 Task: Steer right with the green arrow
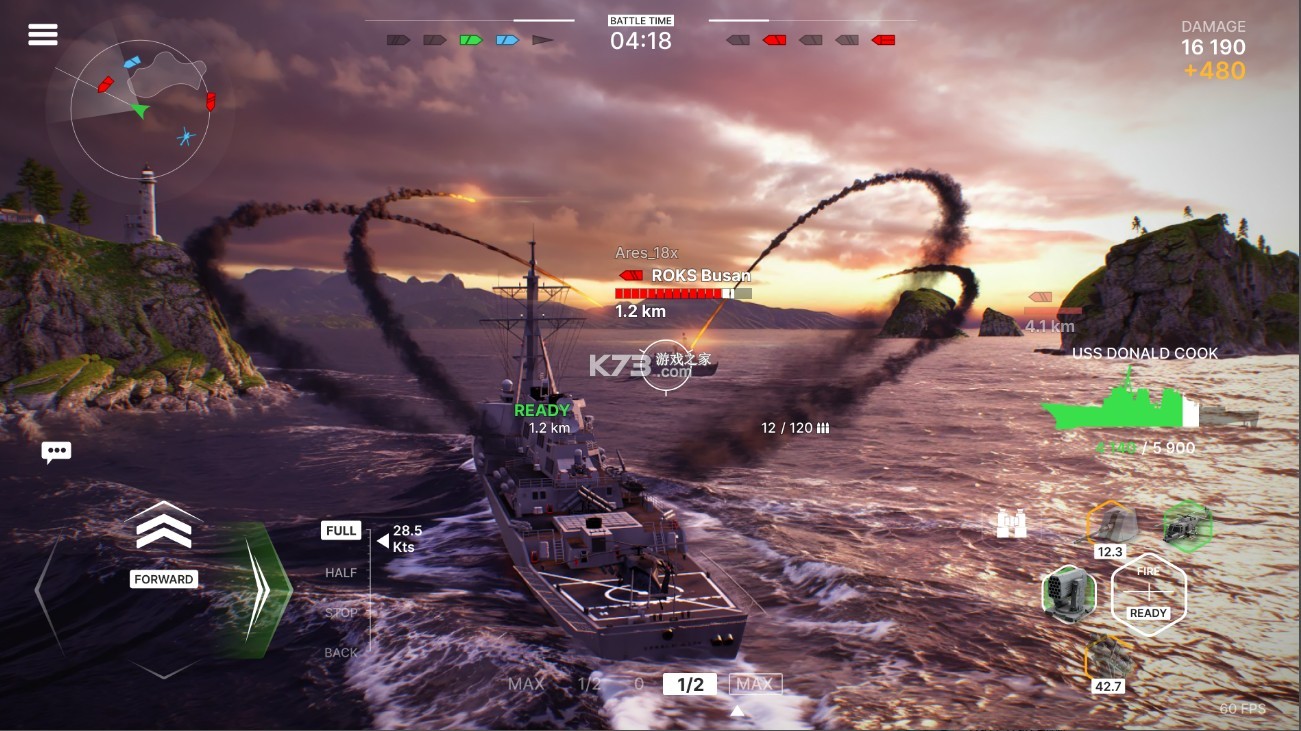(257, 591)
